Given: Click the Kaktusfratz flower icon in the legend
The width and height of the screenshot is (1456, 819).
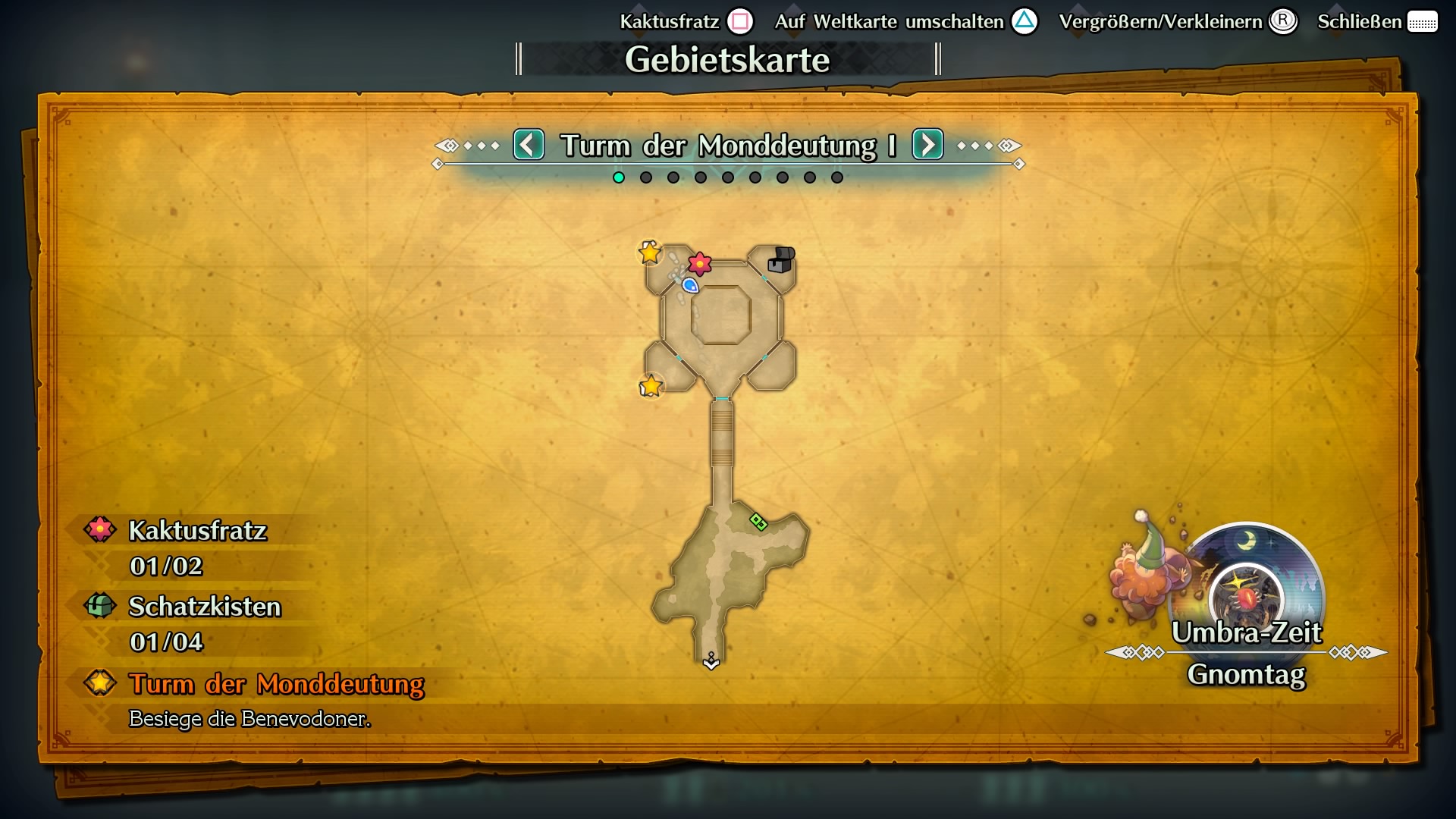Looking at the screenshot, I should (99, 530).
